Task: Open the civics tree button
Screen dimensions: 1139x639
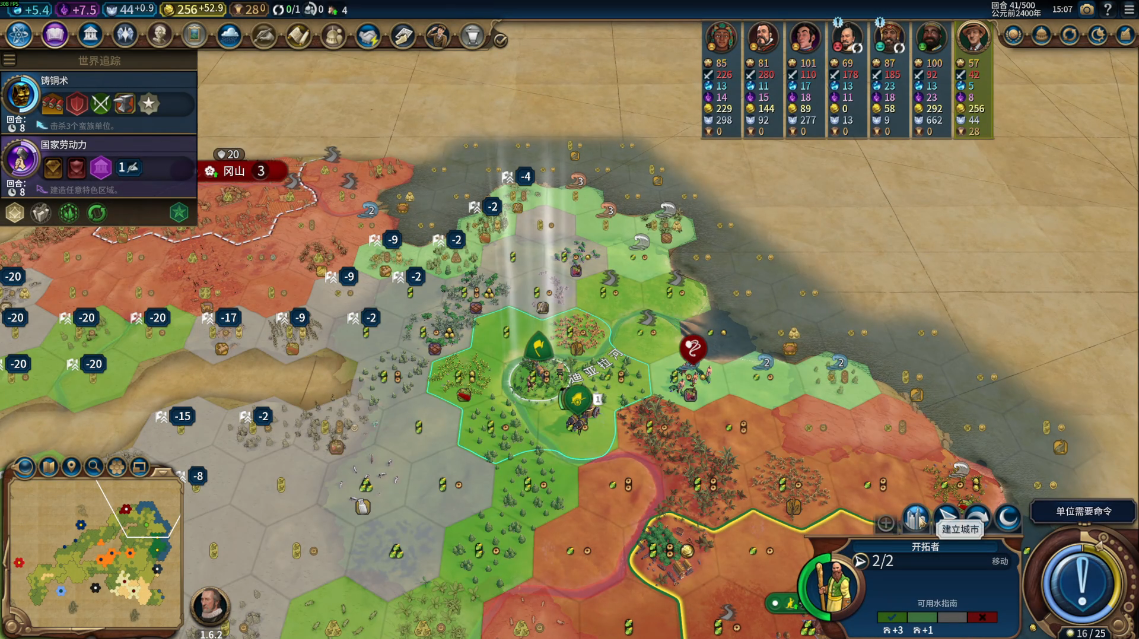Action: click(55, 35)
